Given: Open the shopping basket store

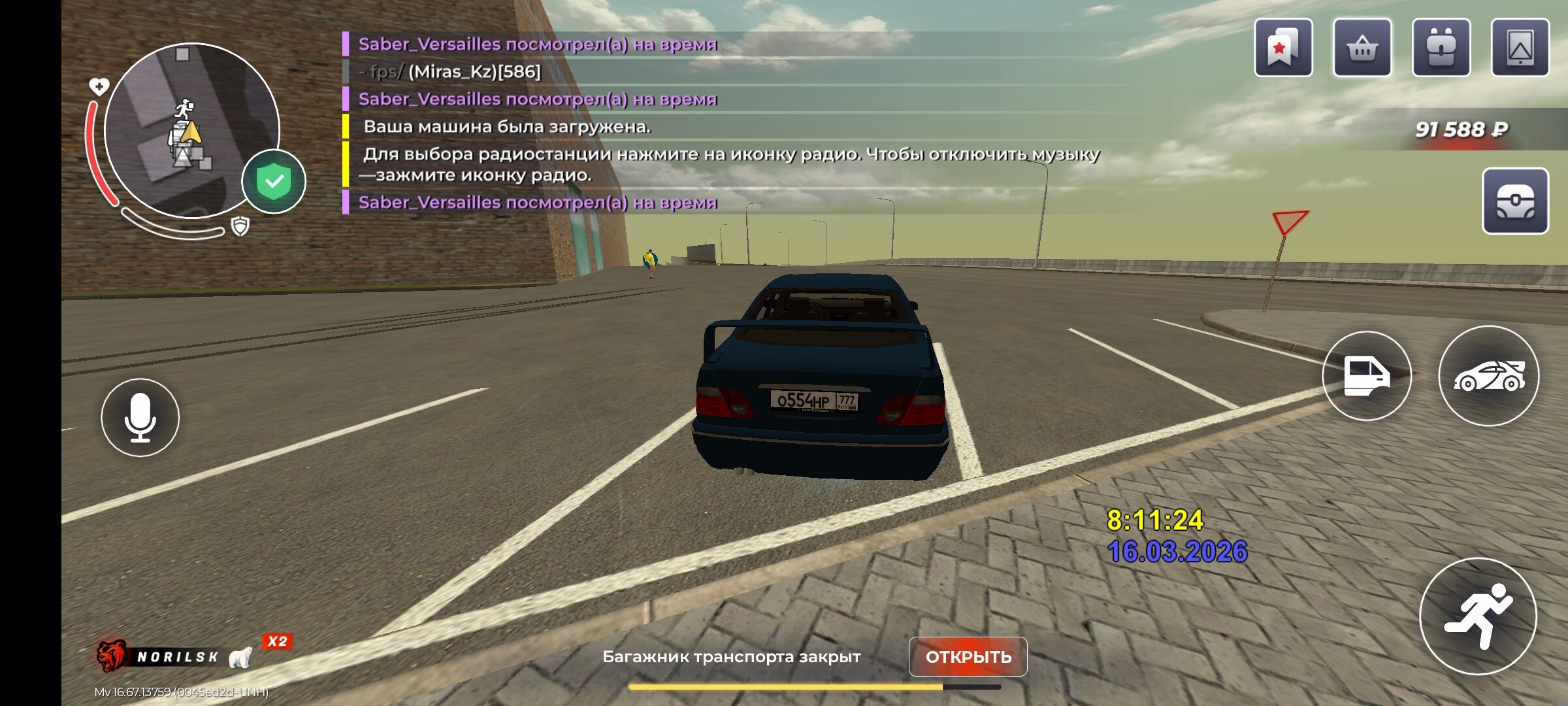Looking at the screenshot, I should pos(1362,48).
